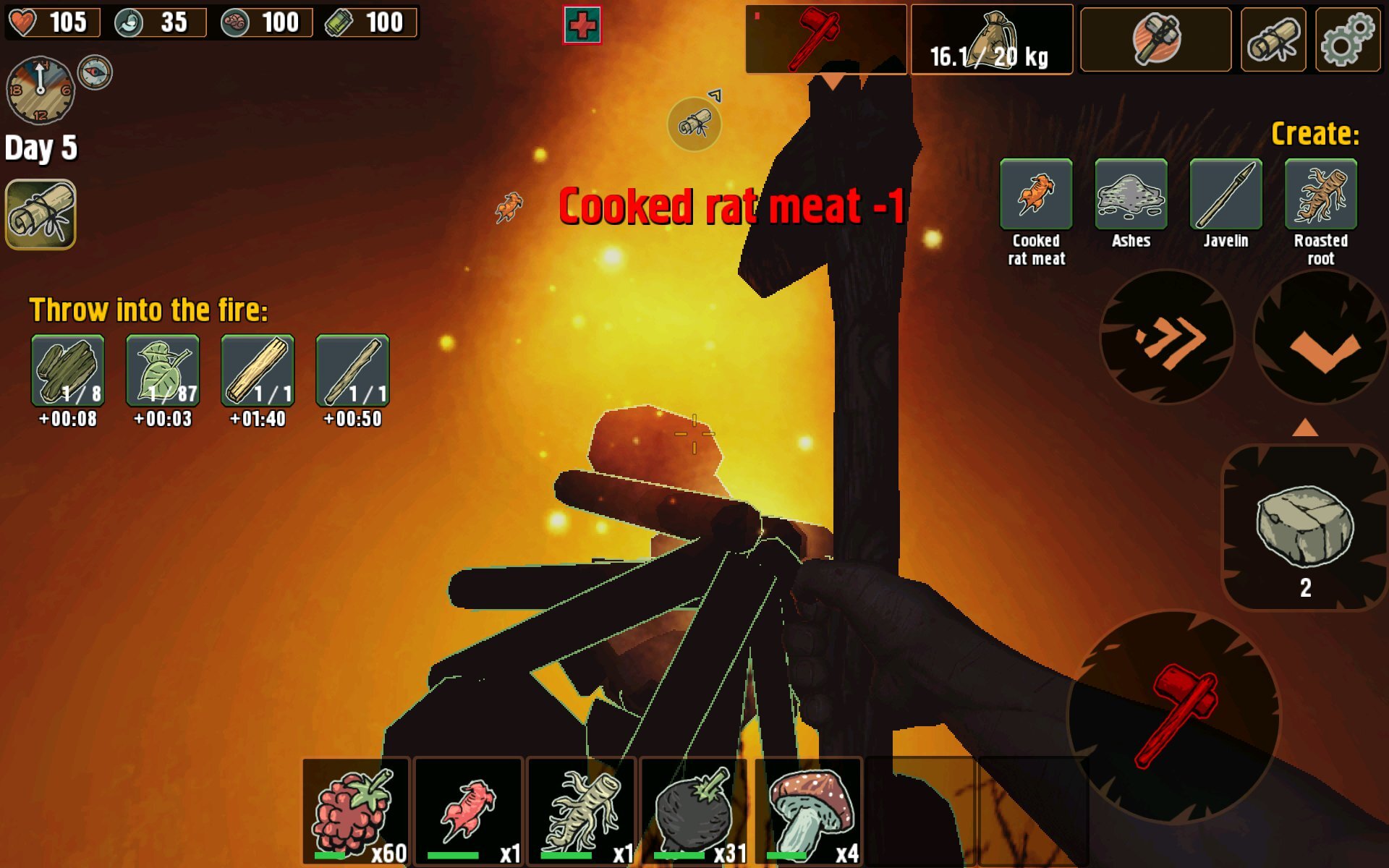Screen dimensions: 1389x868
Task: Select the raw rat meat slot
Action: coord(469,812)
